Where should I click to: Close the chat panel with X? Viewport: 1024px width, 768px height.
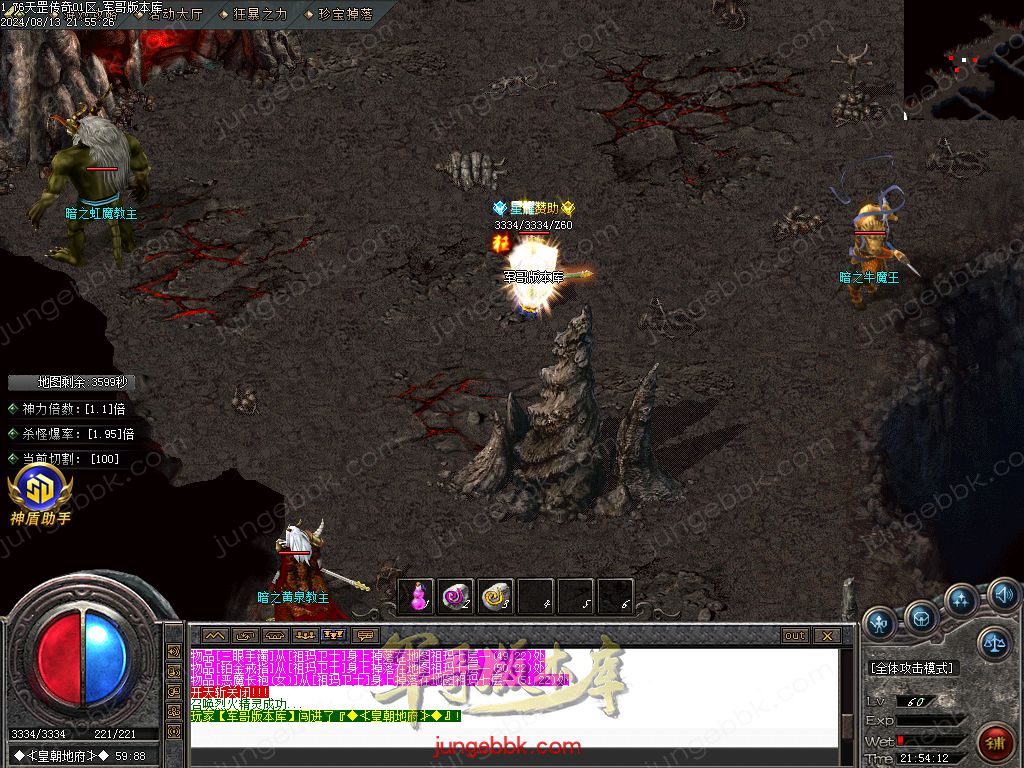coord(827,635)
